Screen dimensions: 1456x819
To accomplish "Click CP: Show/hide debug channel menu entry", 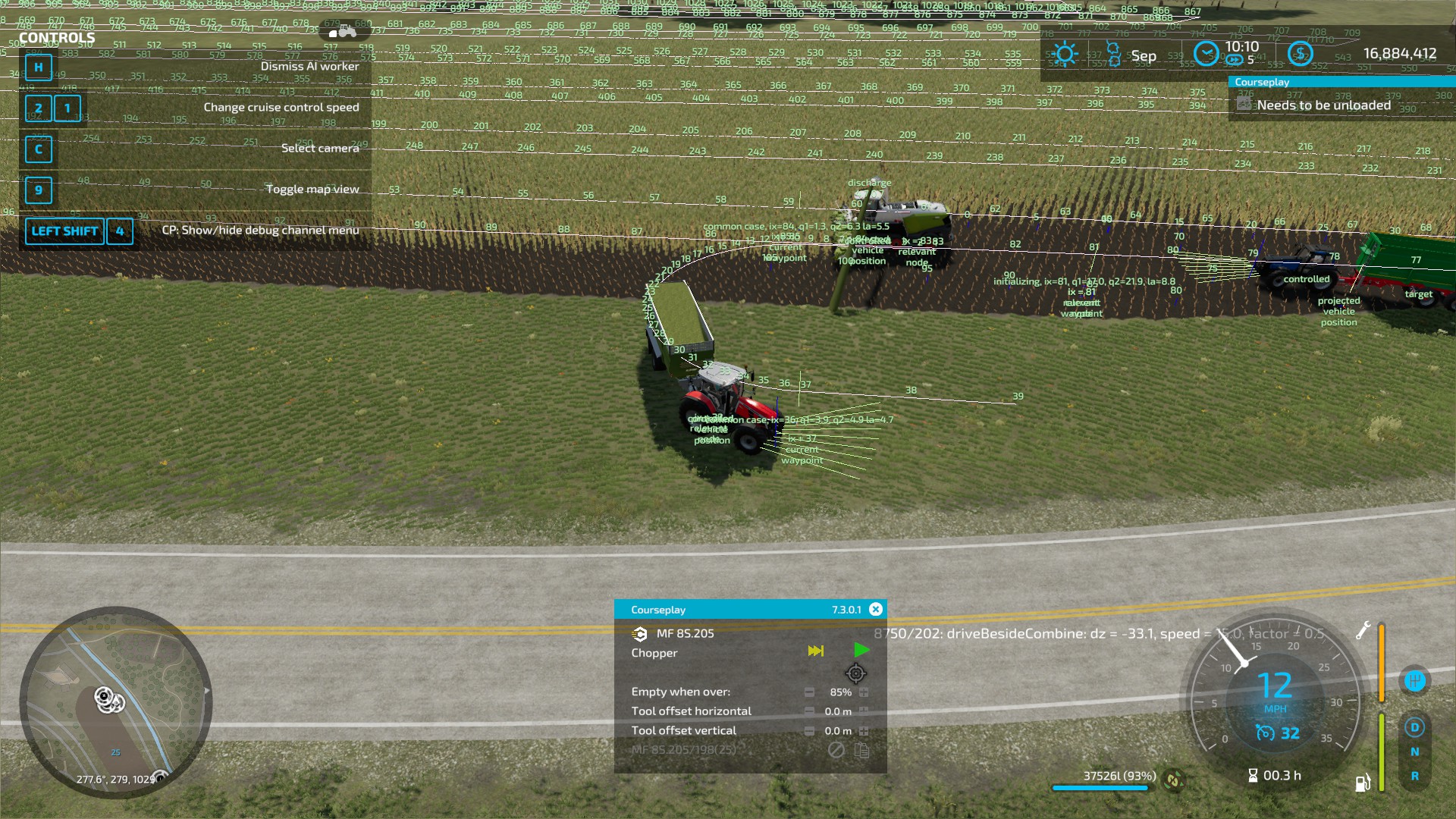I will [262, 230].
